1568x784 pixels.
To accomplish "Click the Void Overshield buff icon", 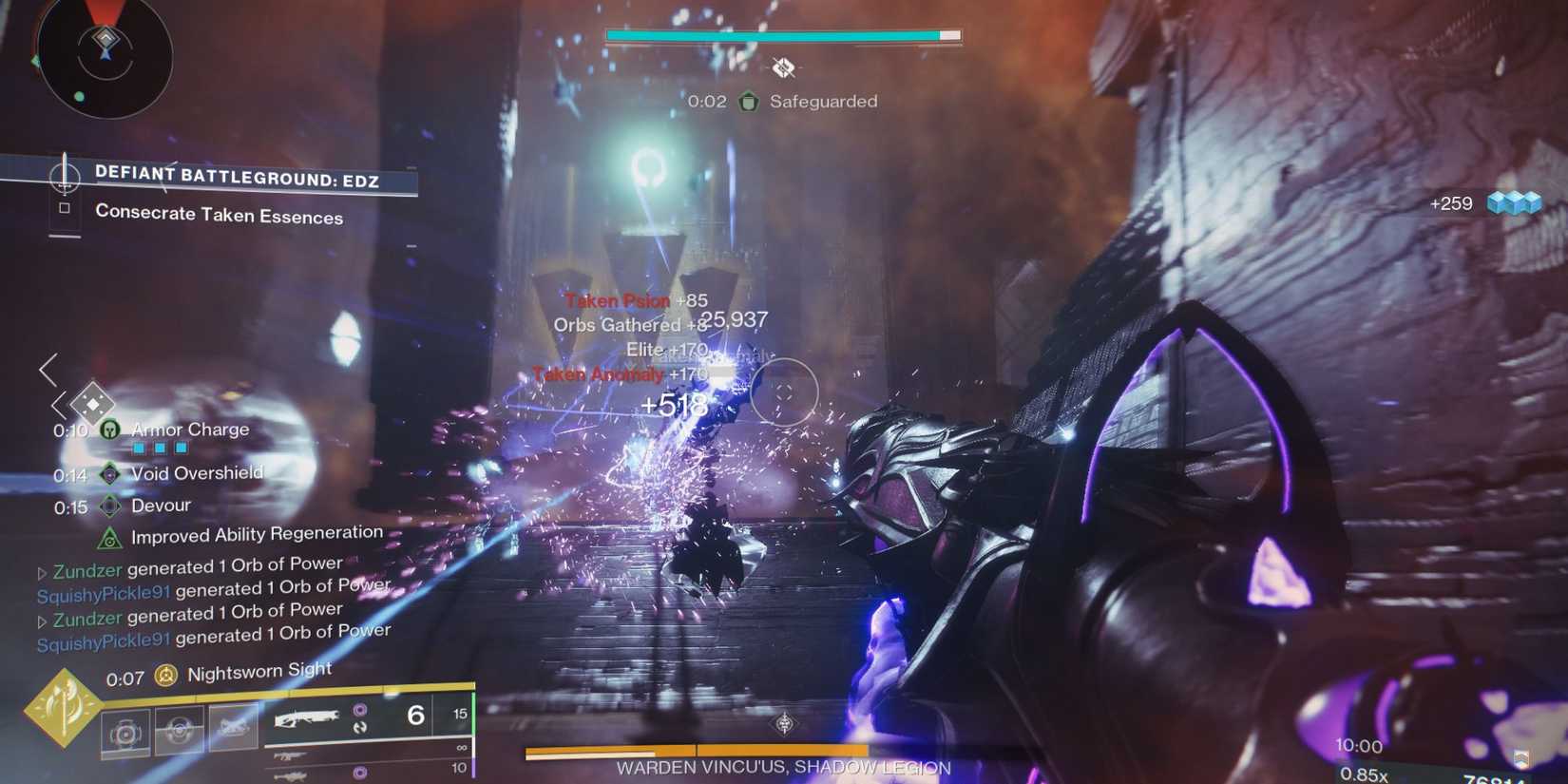I will coord(109,473).
